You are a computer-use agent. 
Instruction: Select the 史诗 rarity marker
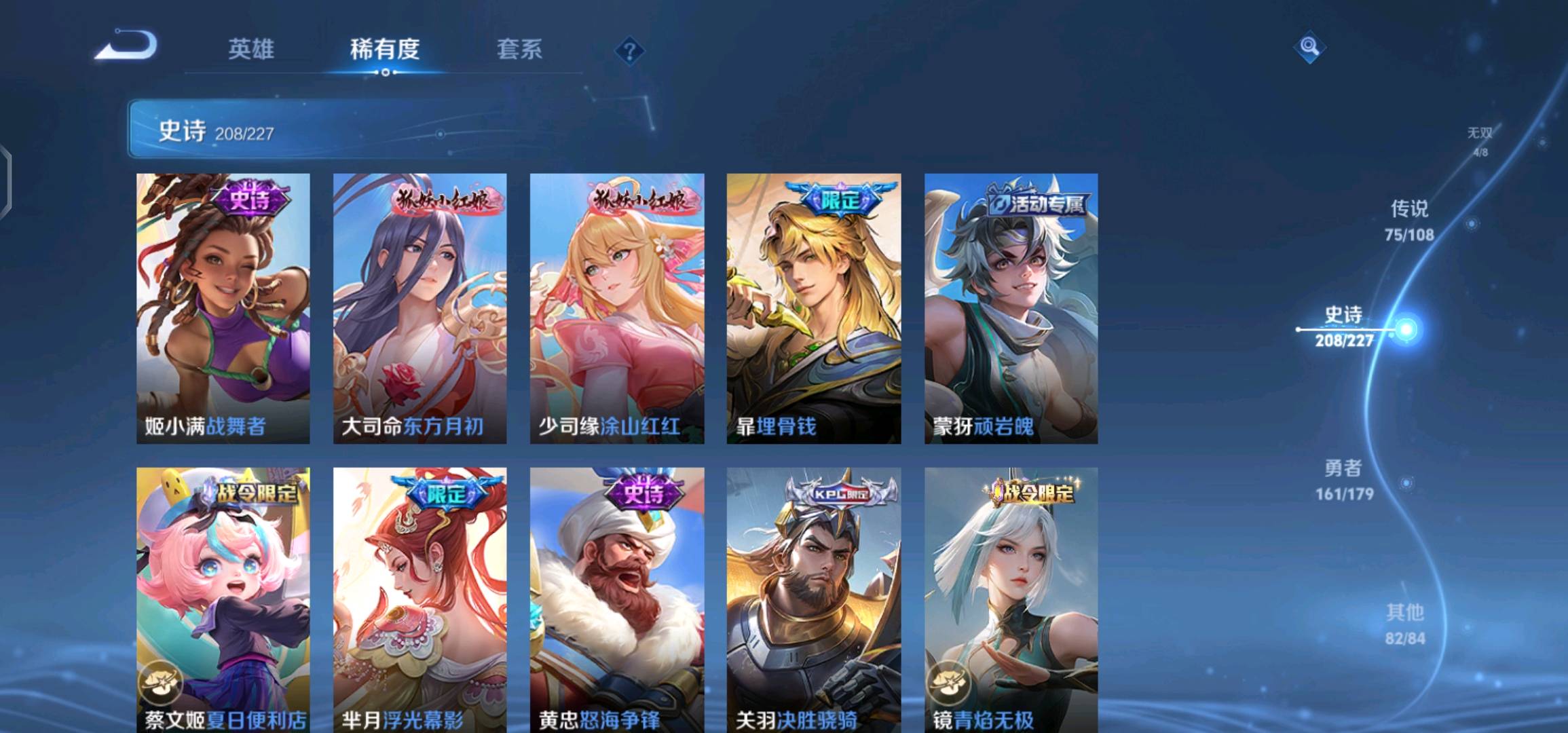coord(1406,330)
